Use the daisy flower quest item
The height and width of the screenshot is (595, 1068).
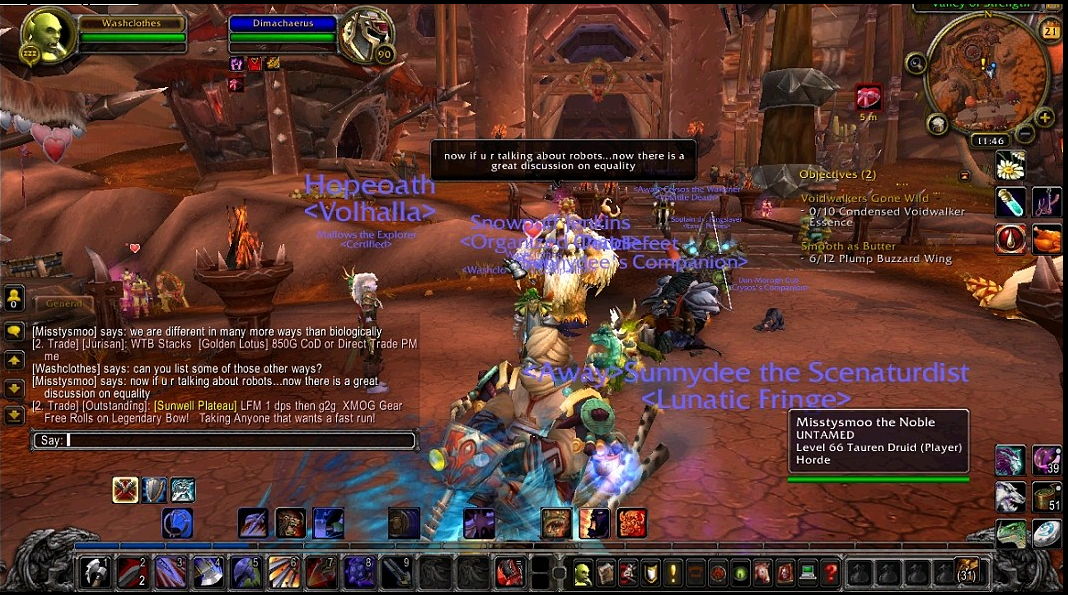(1011, 166)
